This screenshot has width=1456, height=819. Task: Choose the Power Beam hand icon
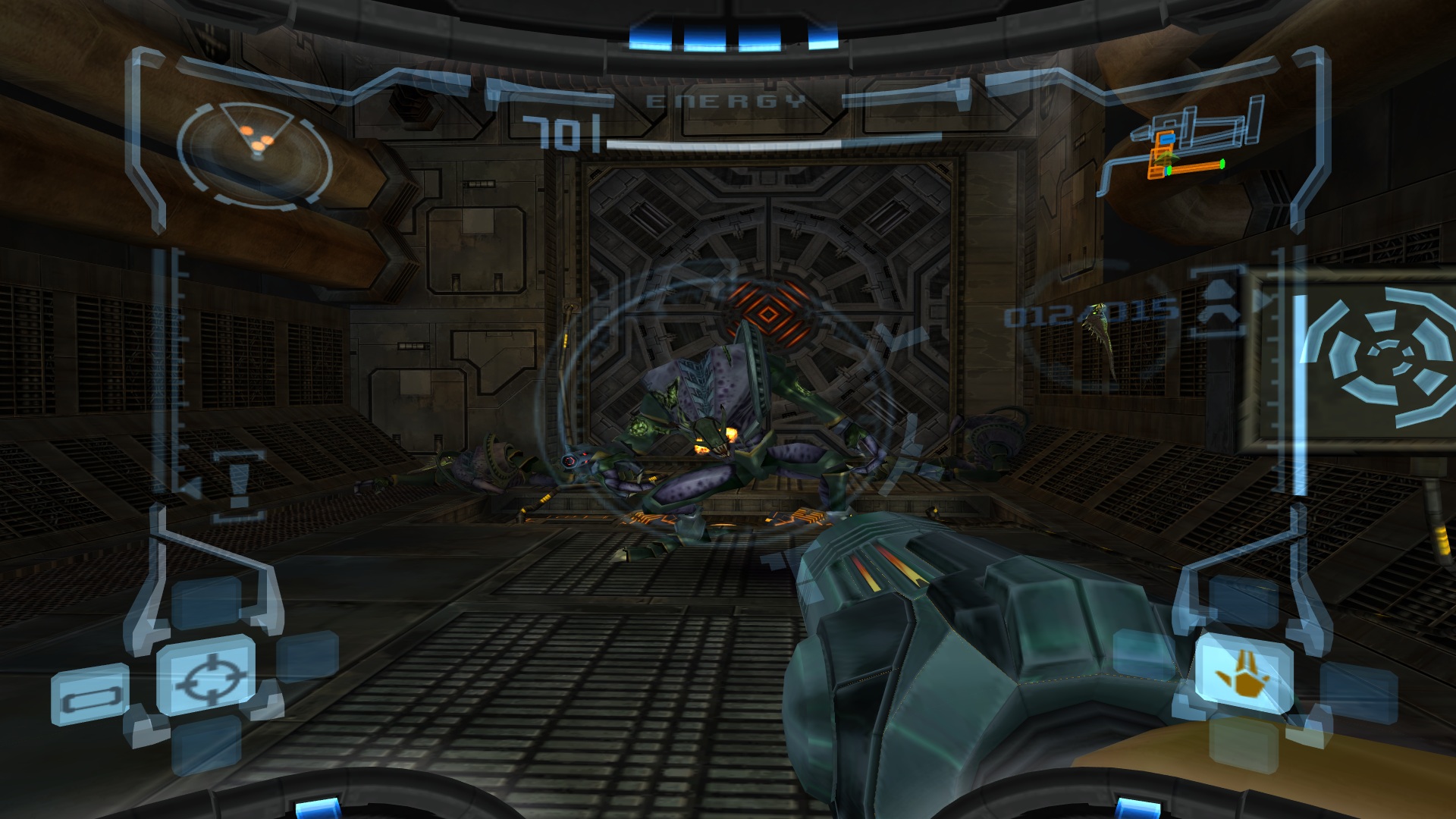1244,676
